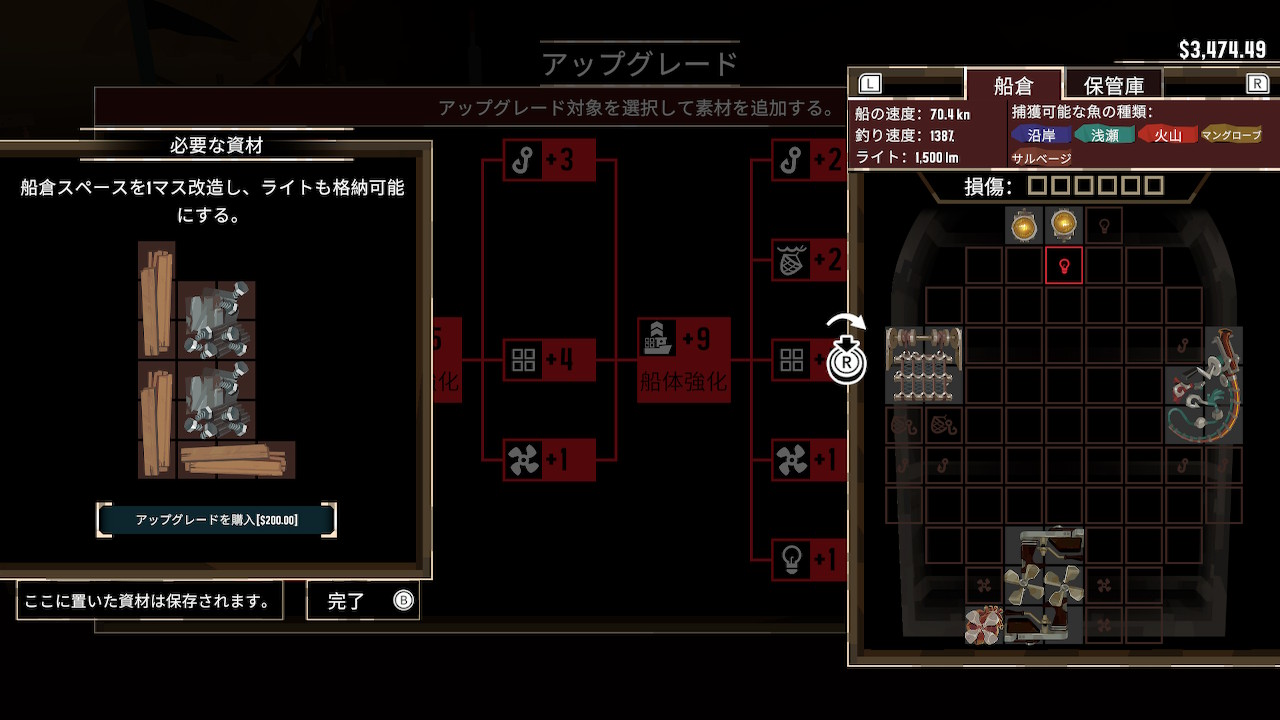The height and width of the screenshot is (720, 1280).
Task: Select the 船体強化 +9 hull upgrade node
Action: pyautogui.click(x=684, y=359)
